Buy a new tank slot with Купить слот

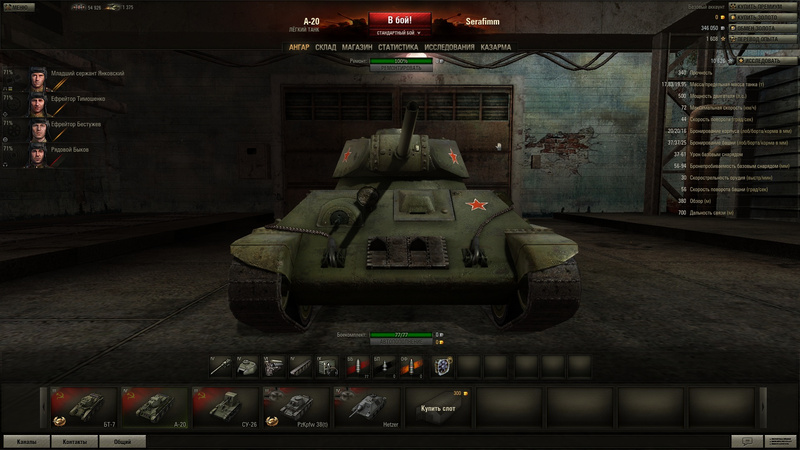(x=437, y=408)
